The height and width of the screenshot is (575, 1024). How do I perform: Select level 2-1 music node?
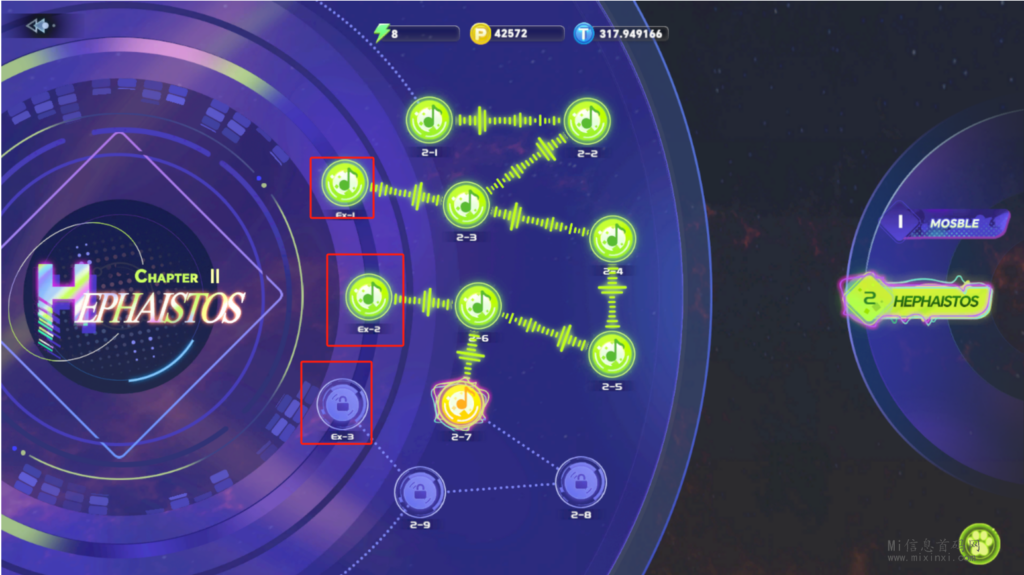(430, 120)
